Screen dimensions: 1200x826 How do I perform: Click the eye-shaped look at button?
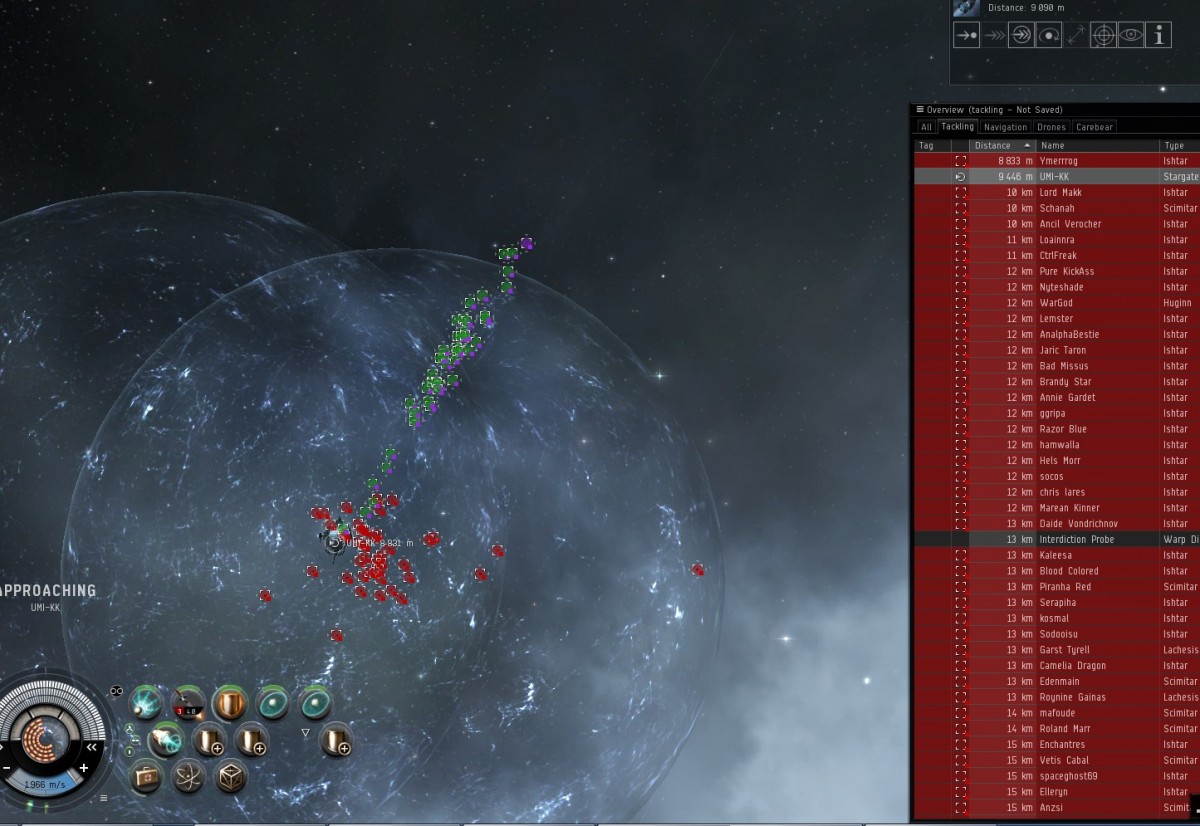pos(1131,35)
